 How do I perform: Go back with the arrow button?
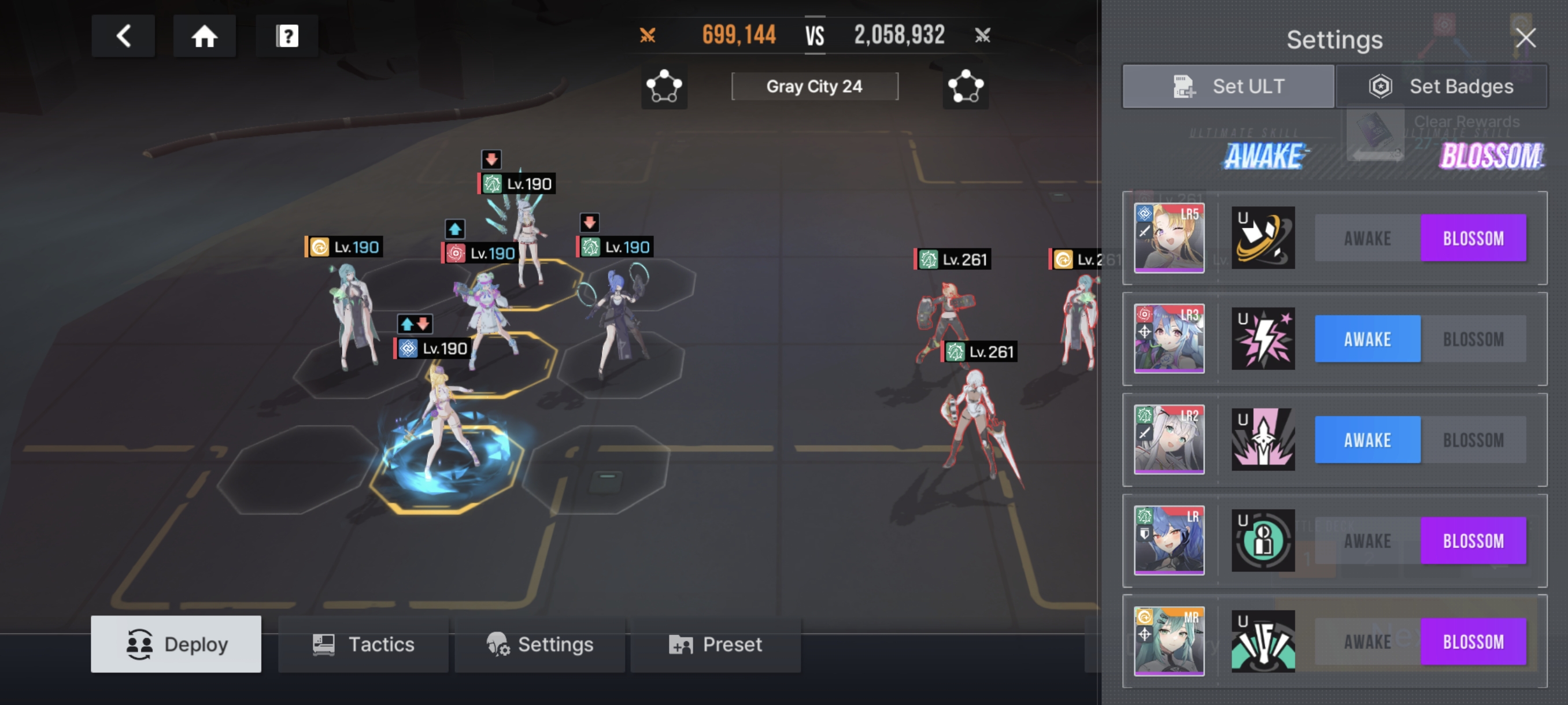click(123, 36)
